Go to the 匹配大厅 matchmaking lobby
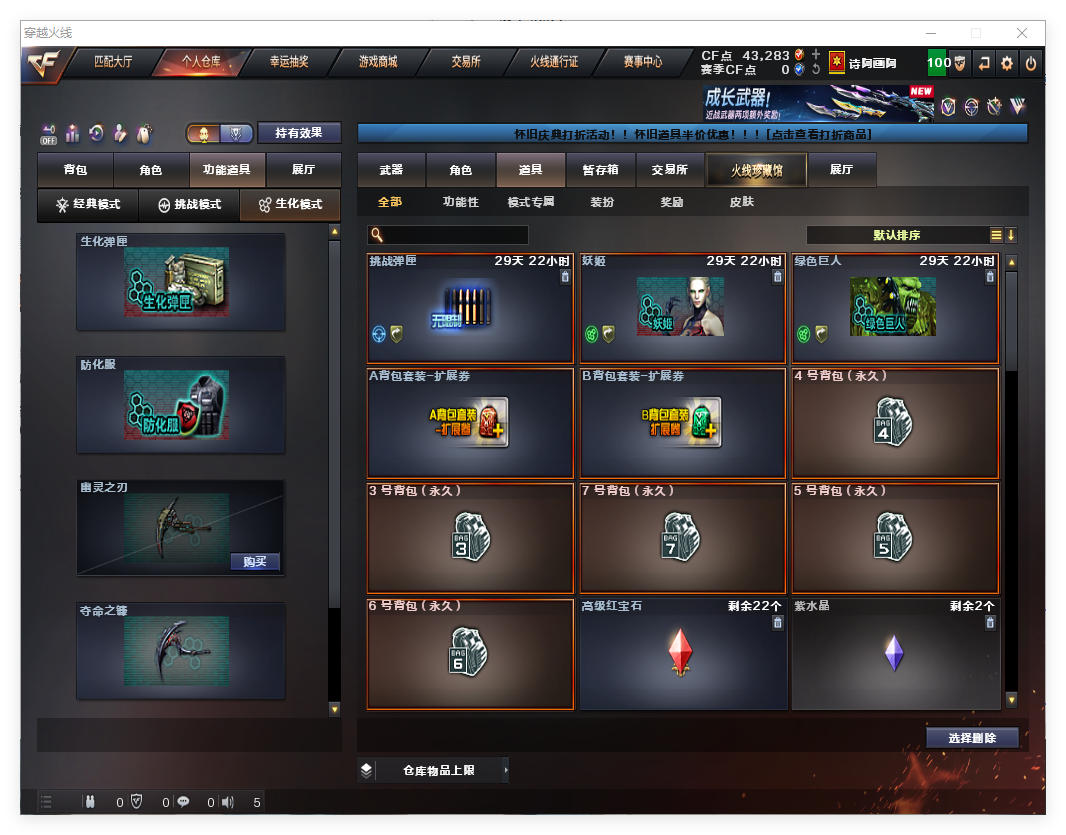Viewport: 1066px width, 835px height. 113,62
